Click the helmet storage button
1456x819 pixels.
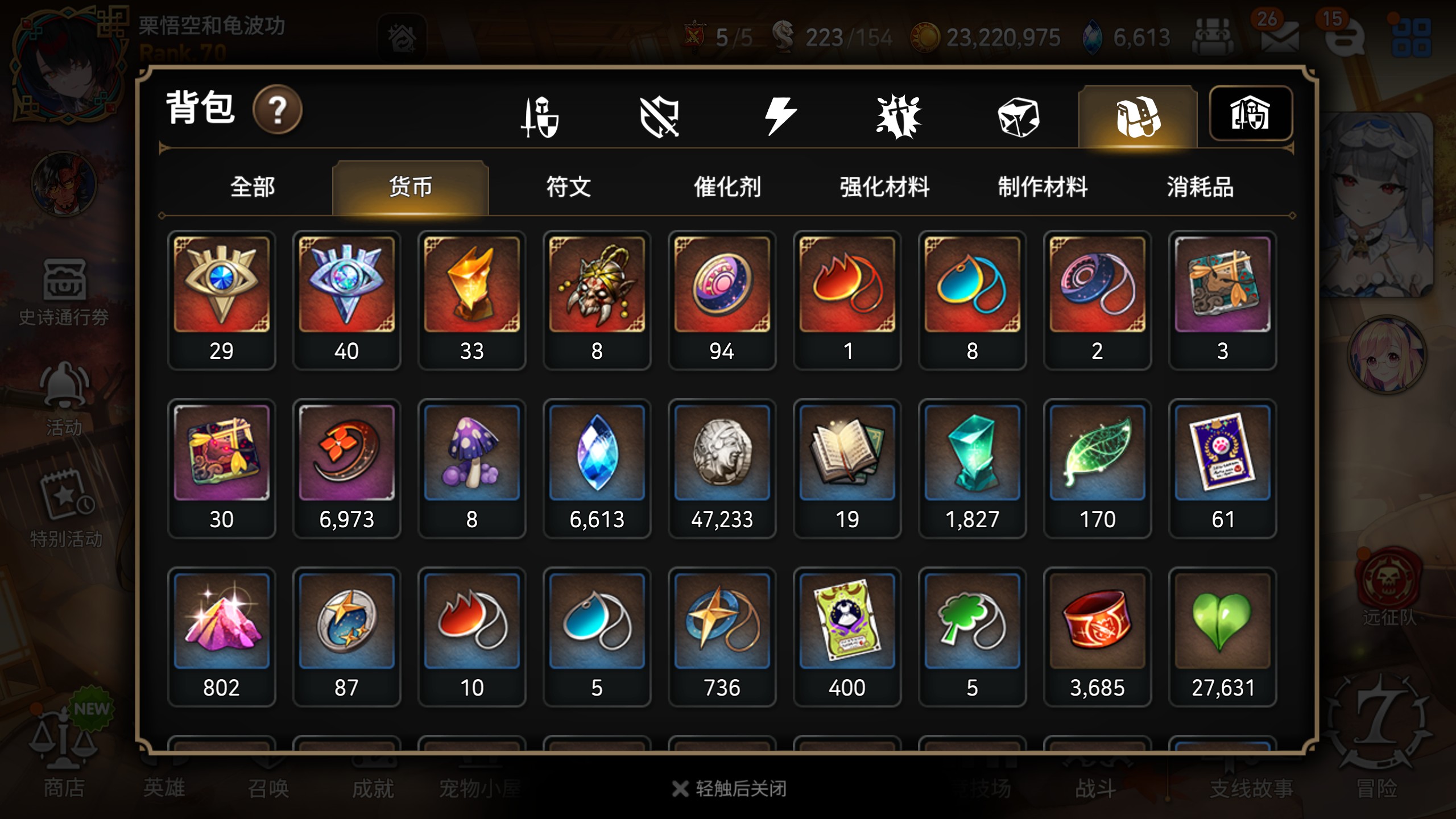click(x=1250, y=113)
